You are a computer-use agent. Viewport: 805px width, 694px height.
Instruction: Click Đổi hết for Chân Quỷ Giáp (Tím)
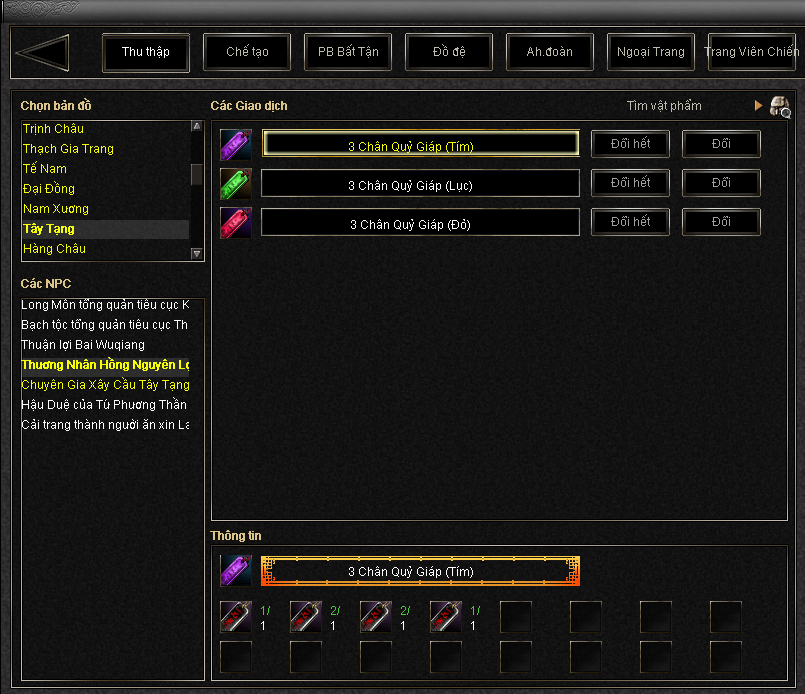click(x=631, y=144)
